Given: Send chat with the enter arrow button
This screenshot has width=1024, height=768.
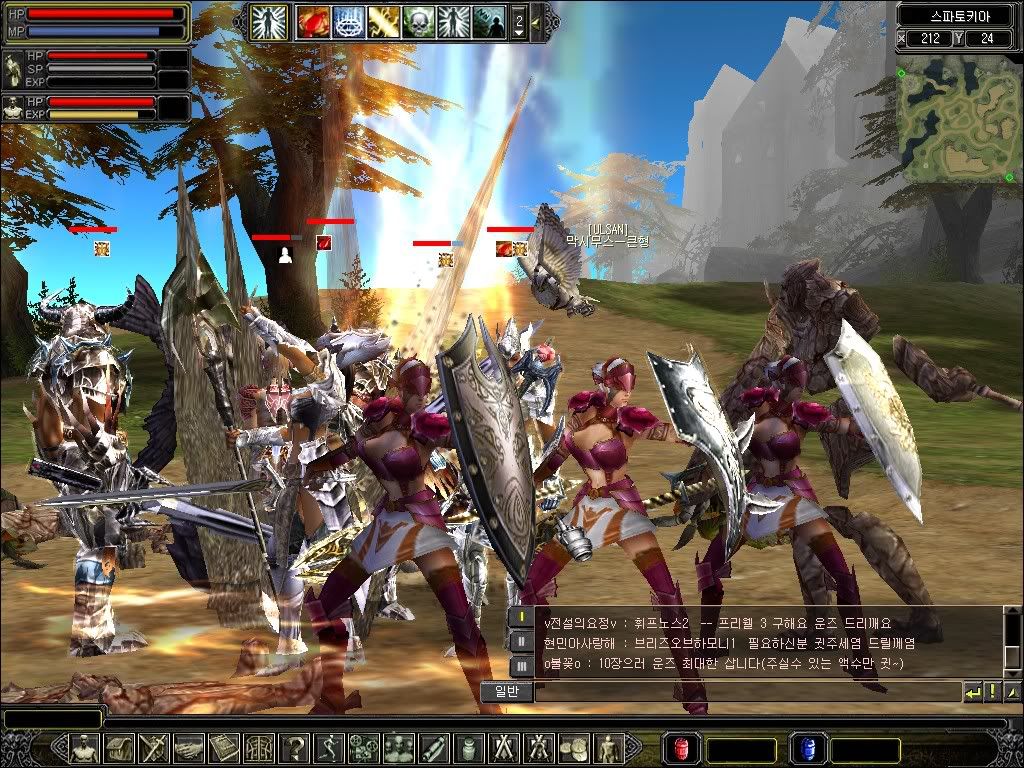Looking at the screenshot, I should (x=973, y=691).
